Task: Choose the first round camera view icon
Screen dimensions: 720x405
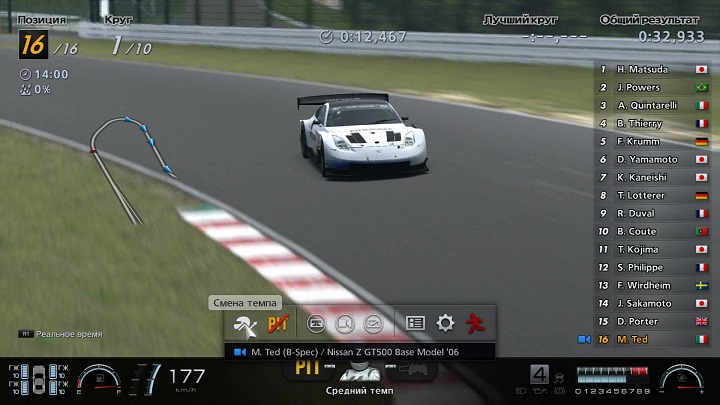Action: pos(316,323)
